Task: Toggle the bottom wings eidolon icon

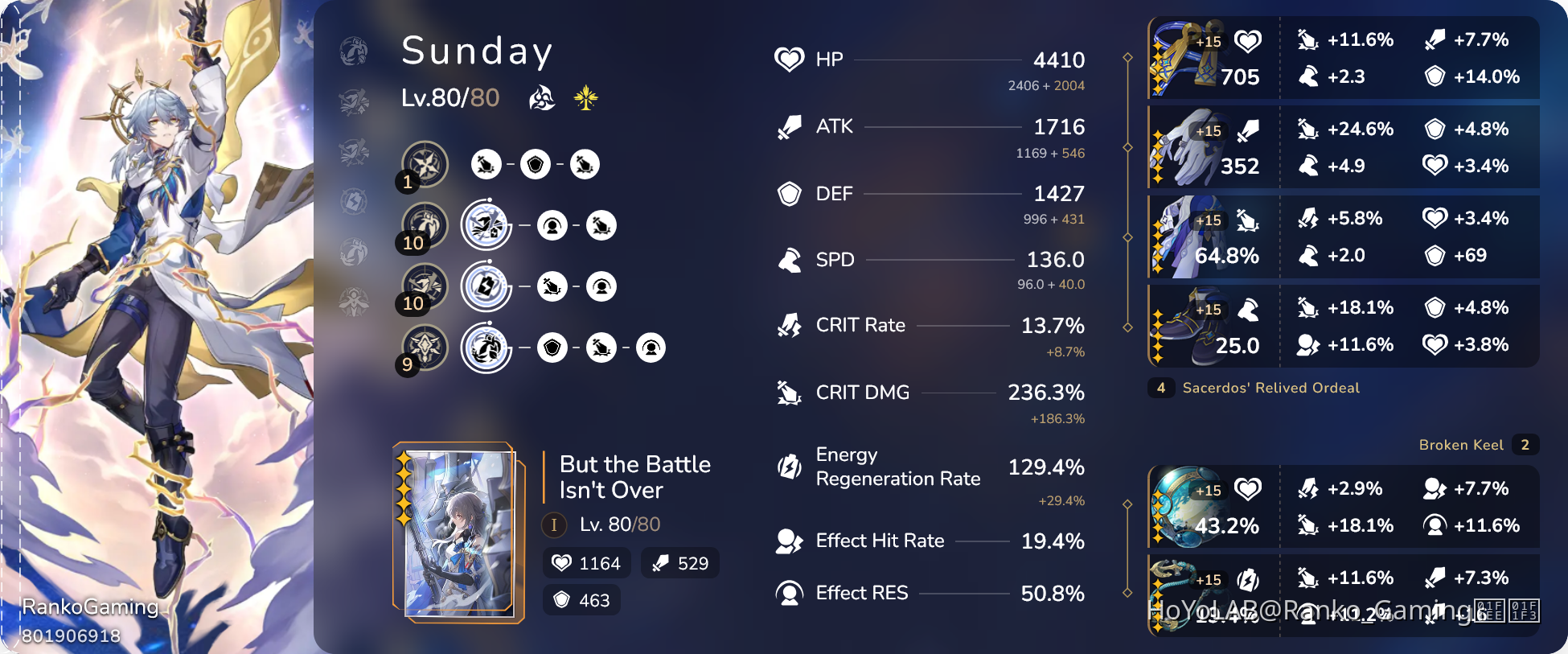Action: pos(353,302)
